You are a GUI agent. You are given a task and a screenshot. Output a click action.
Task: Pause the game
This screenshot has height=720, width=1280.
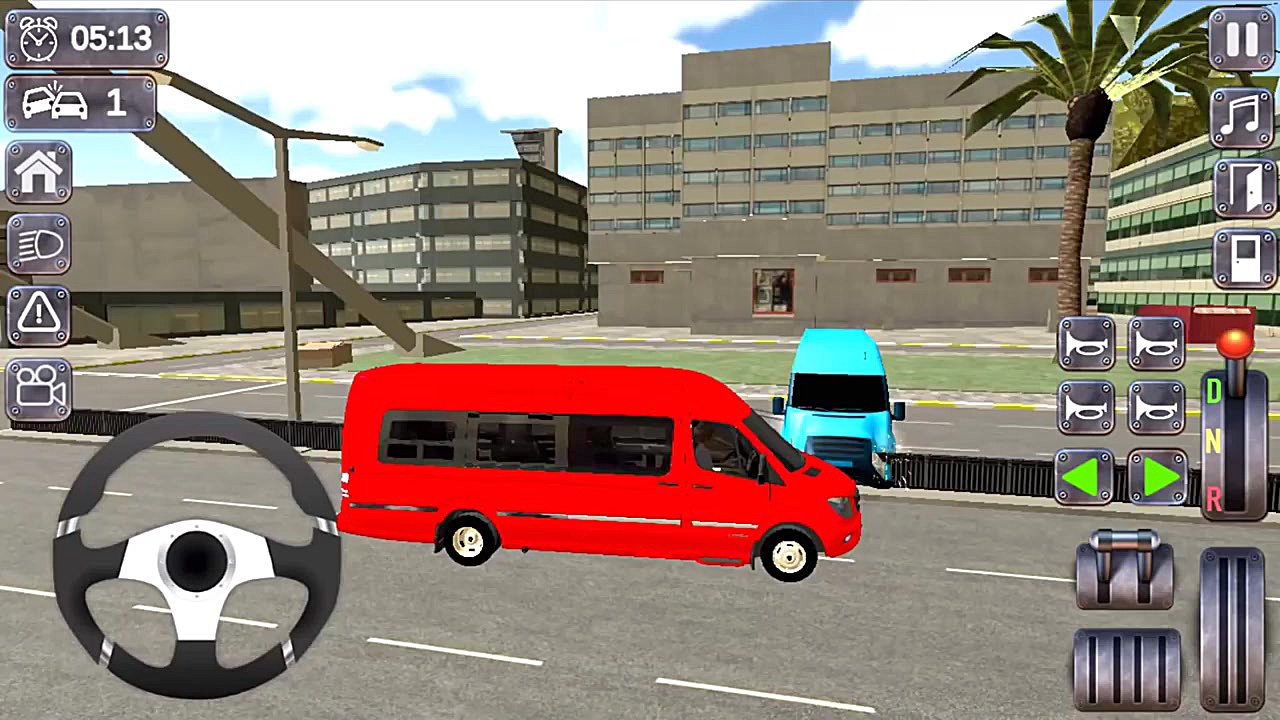point(1240,38)
